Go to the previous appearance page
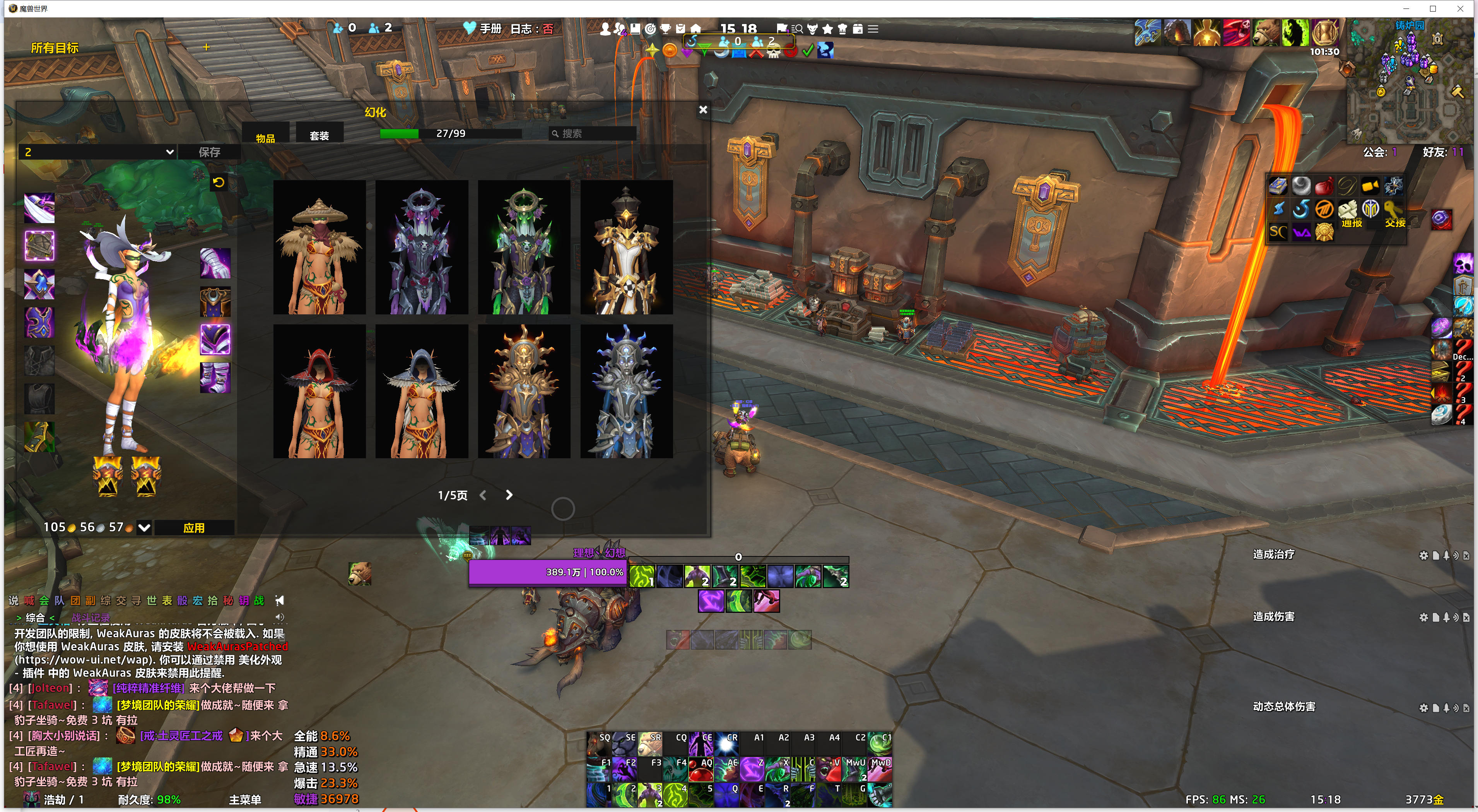 tap(483, 495)
